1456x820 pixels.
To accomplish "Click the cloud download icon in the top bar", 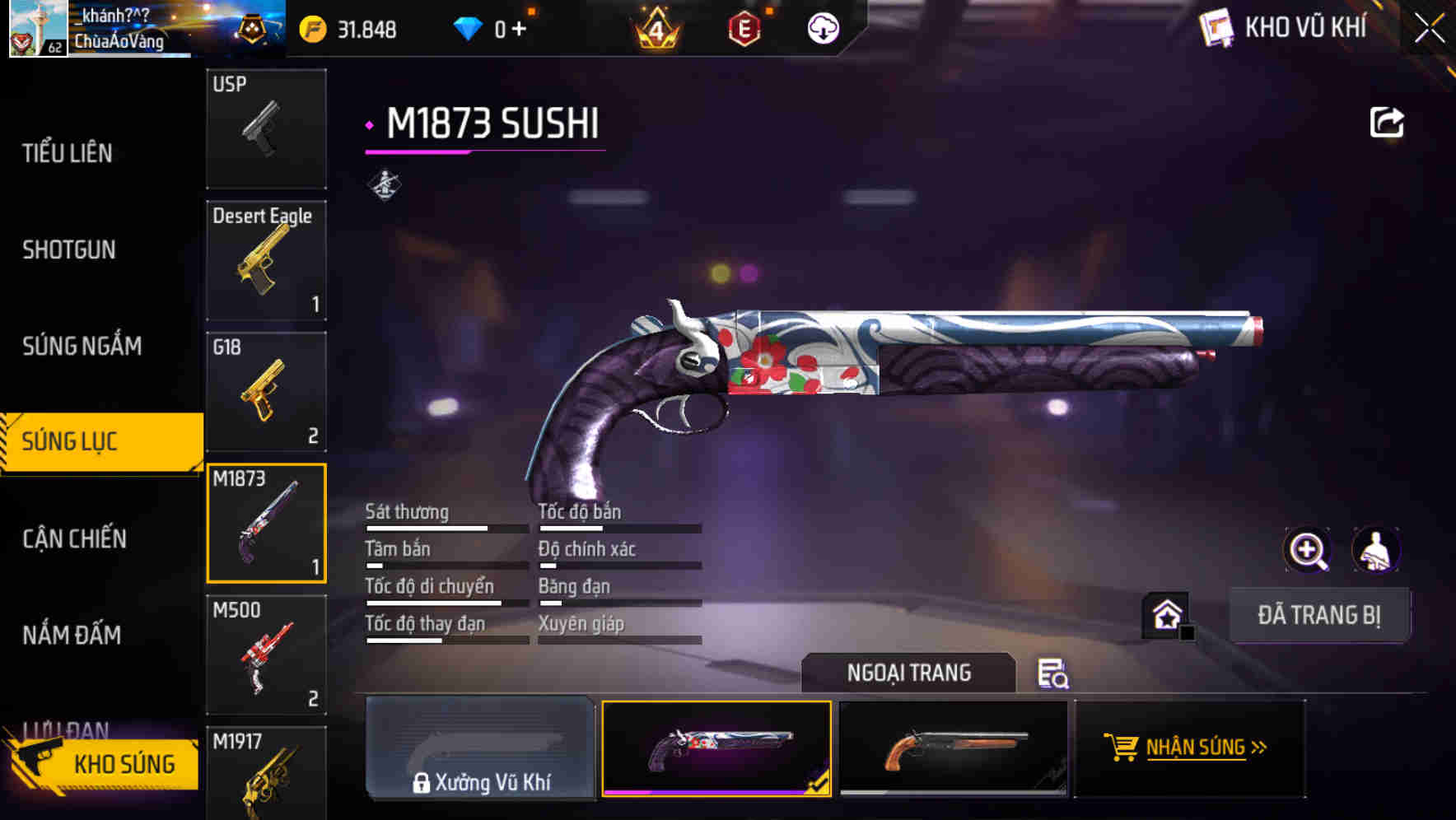I will tap(821, 27).
